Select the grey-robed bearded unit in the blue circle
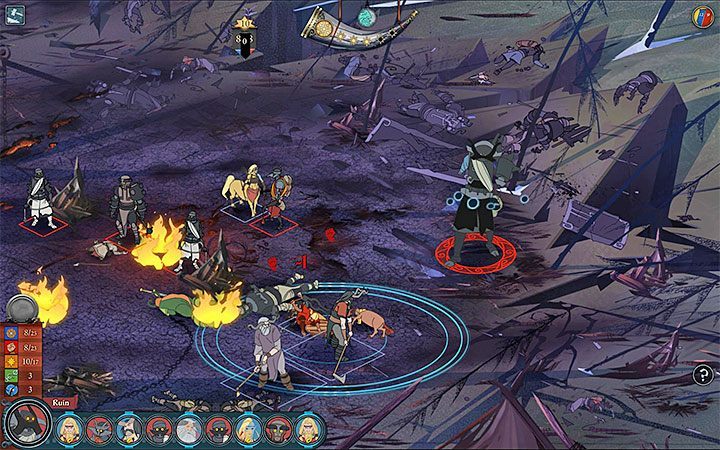The image size is (720, 450). tap(267, 350)
